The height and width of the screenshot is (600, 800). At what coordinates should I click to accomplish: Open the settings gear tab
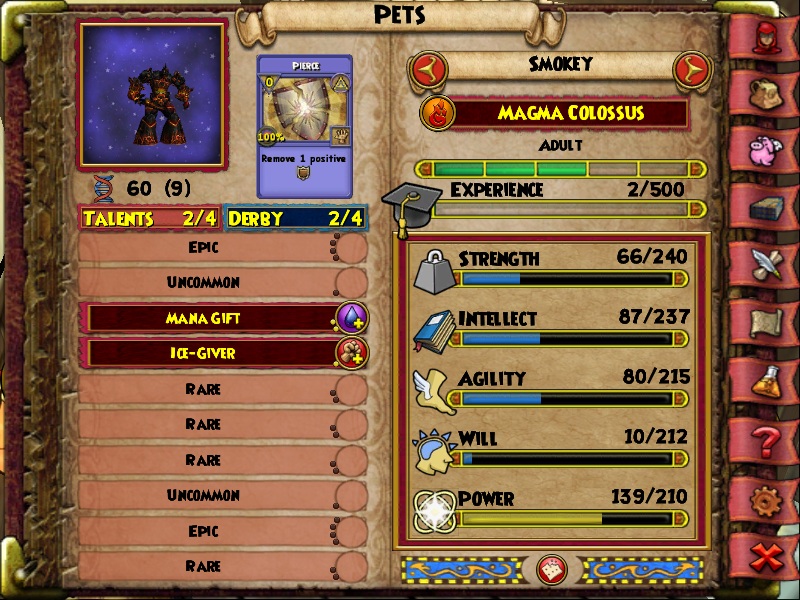767,498
